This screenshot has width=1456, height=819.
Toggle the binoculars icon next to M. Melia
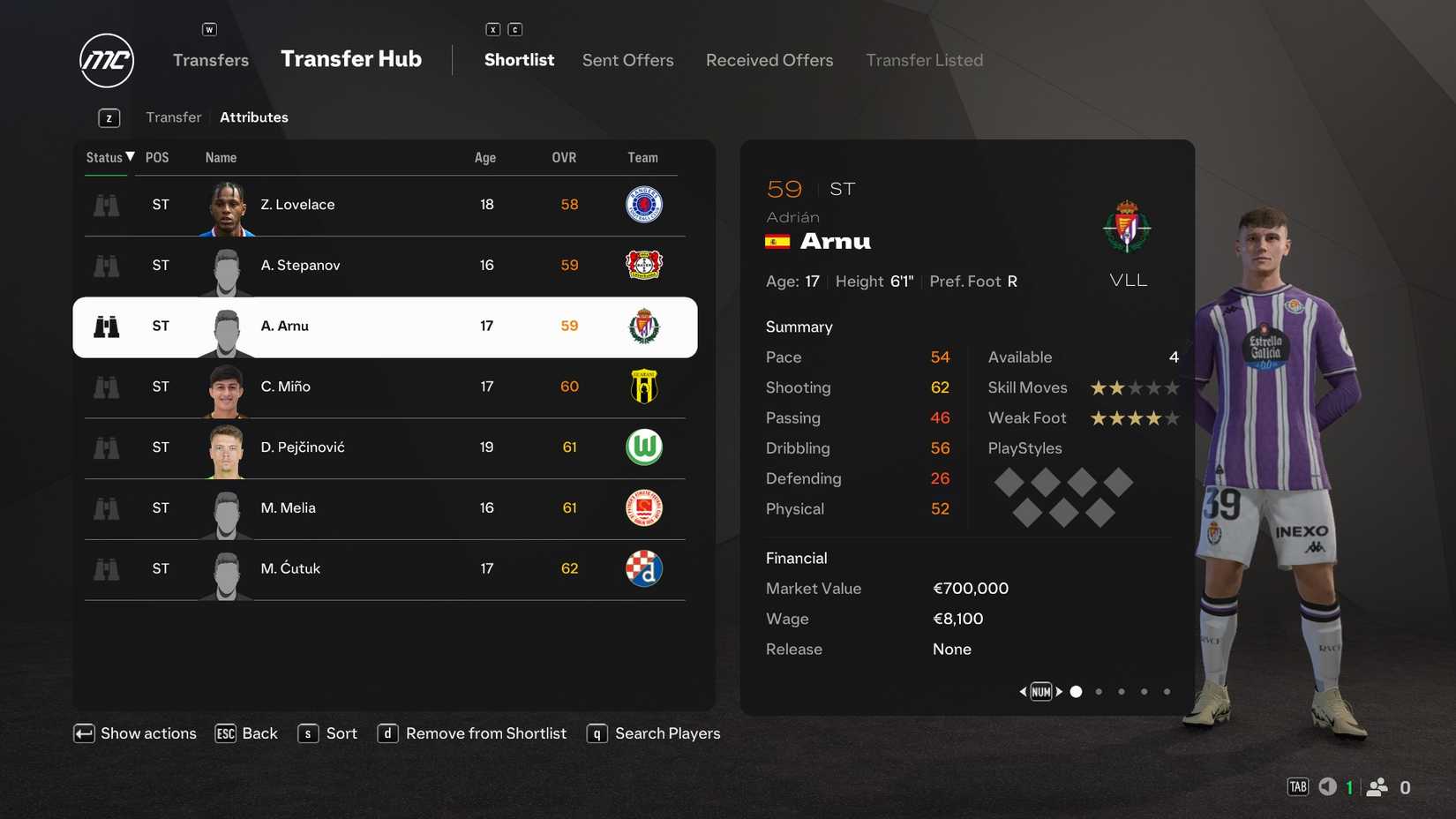tap(106, 508)
